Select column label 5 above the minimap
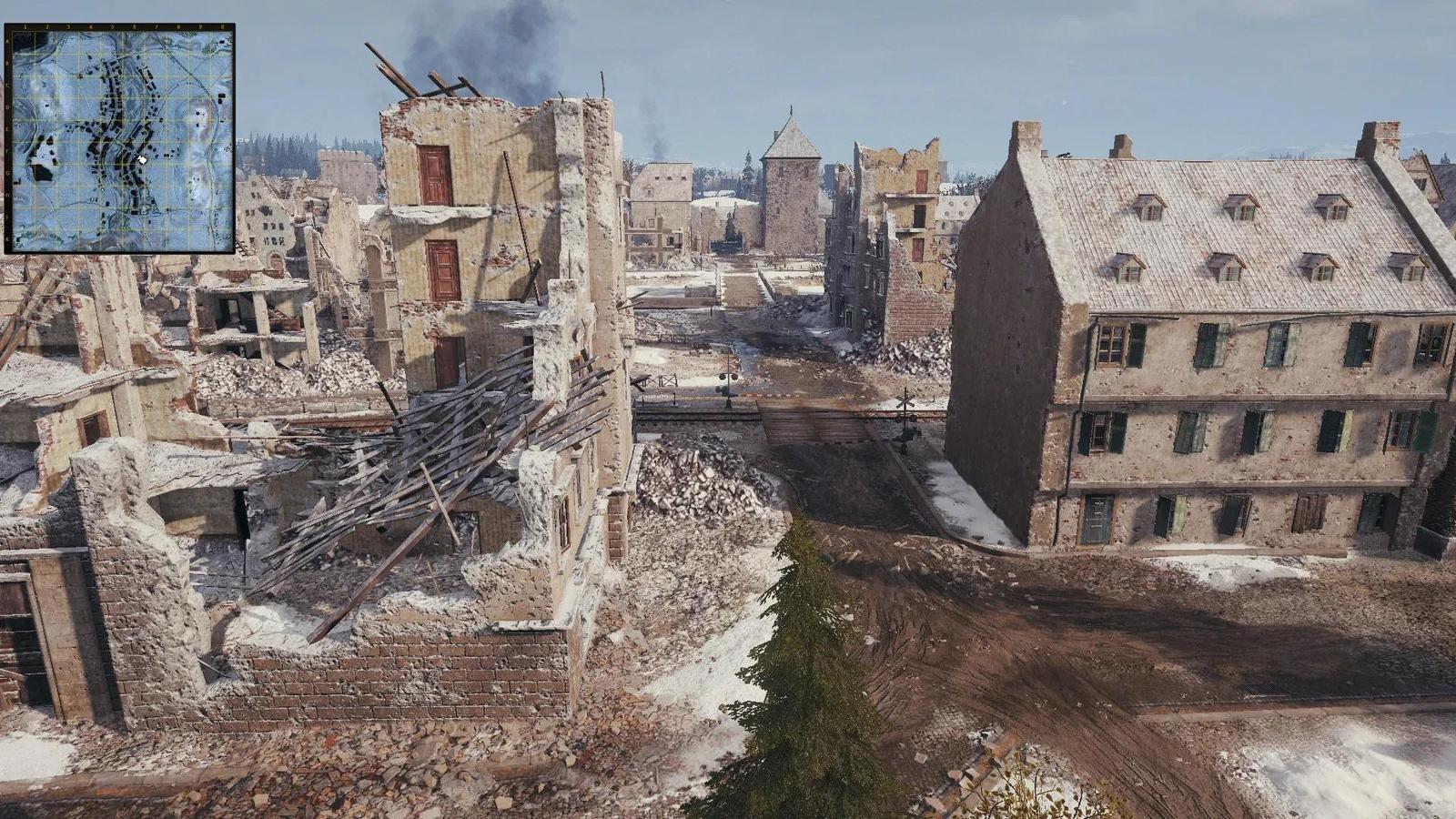The height and width of the screenshot is (819, 1456). pos(113,26)
